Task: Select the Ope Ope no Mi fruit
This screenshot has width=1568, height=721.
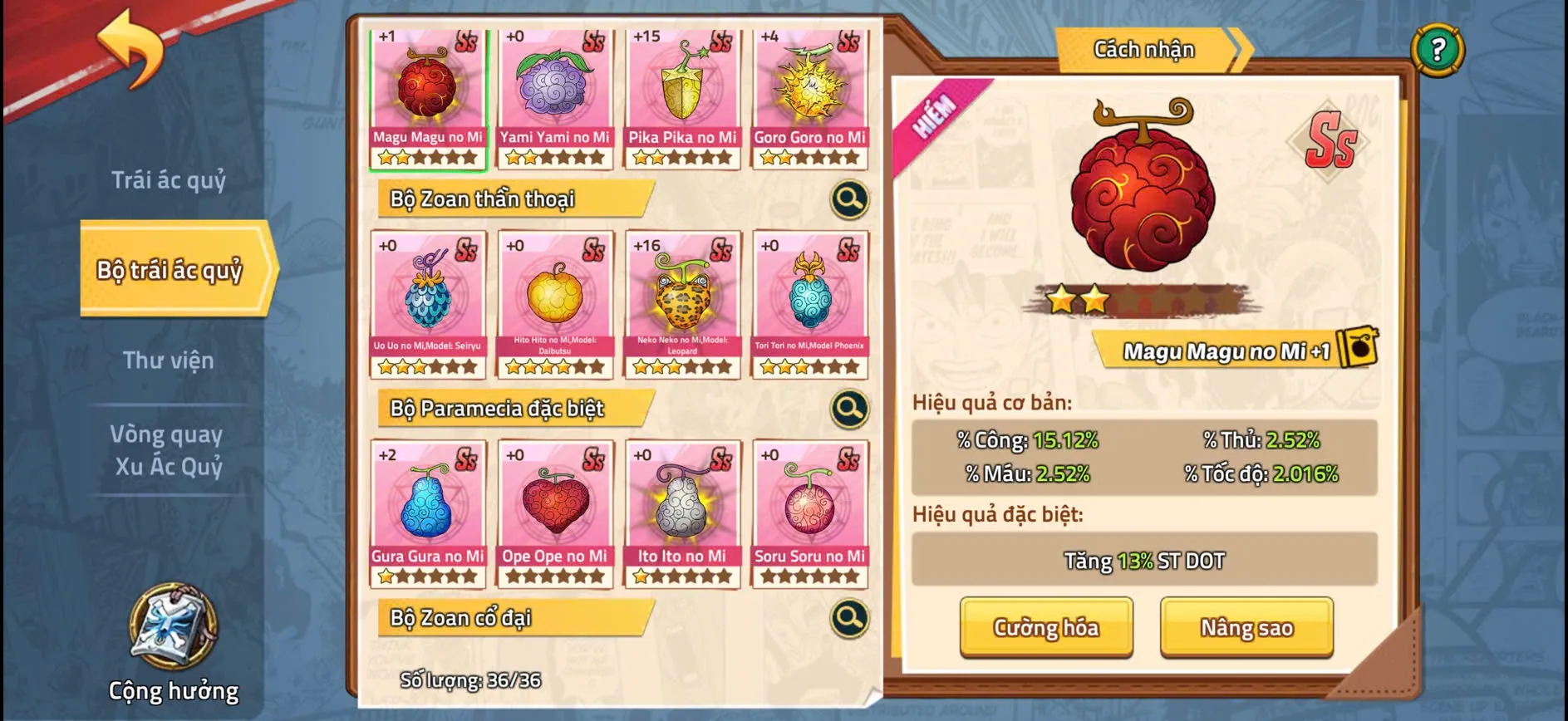Action: 554,513
